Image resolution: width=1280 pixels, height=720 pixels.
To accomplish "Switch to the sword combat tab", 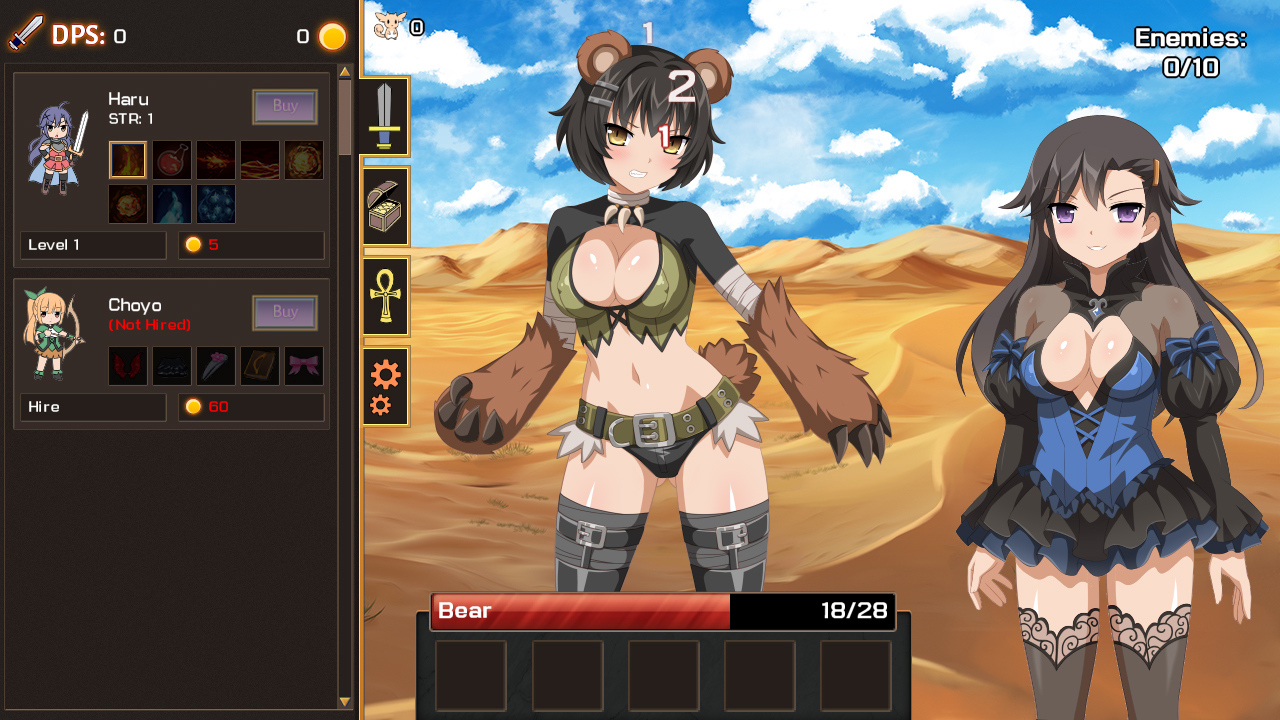I will tap(385, 117).
